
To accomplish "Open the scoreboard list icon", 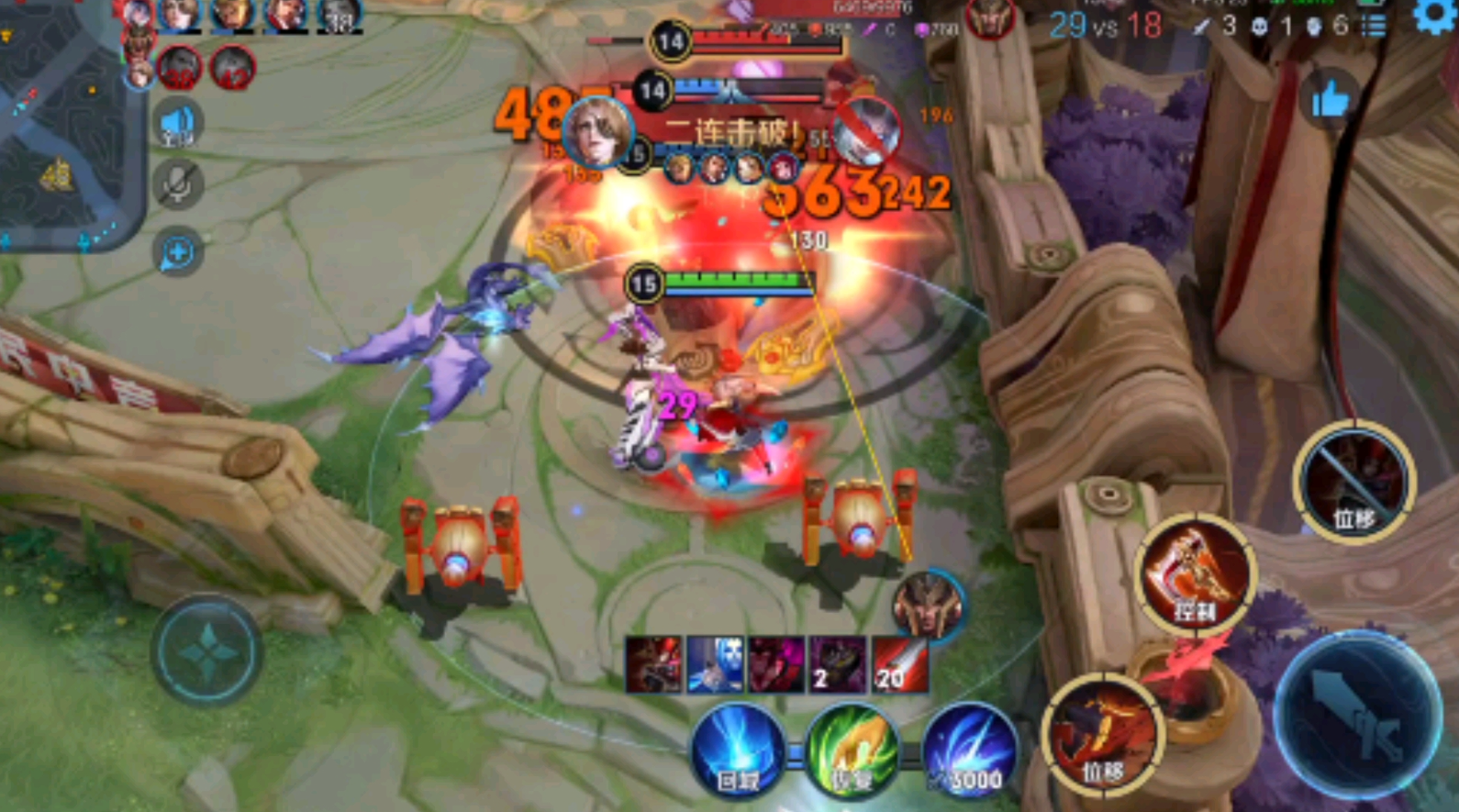I will point(1374,26).
